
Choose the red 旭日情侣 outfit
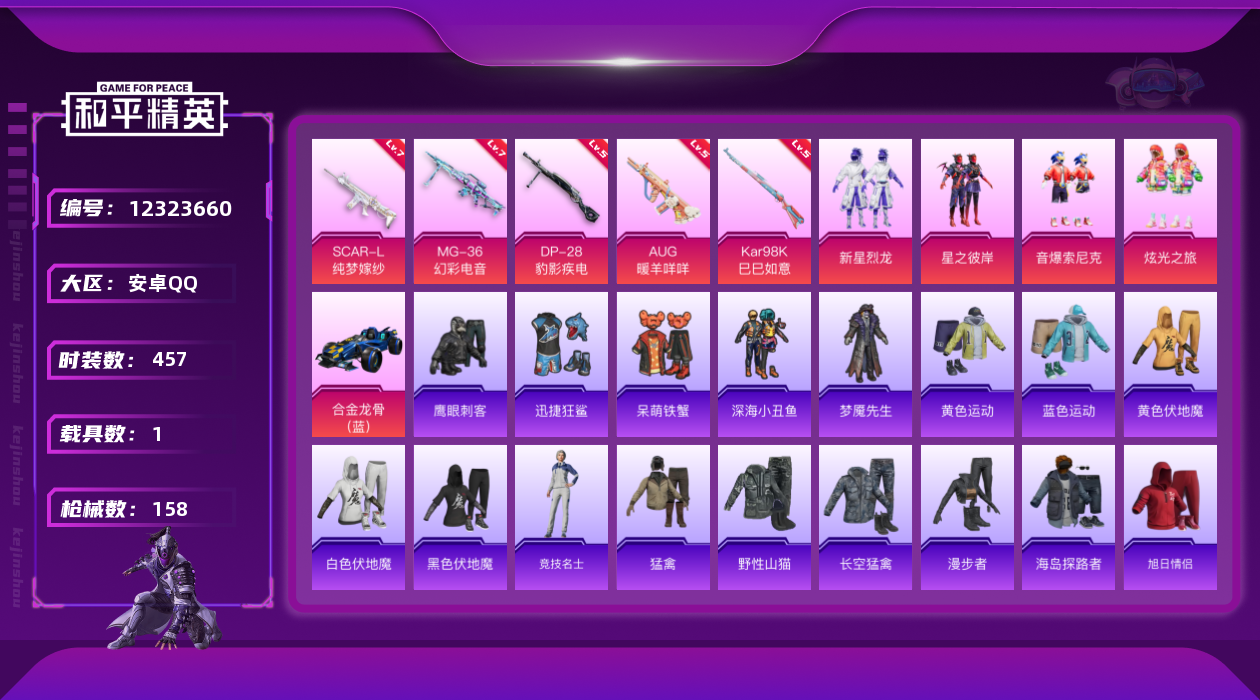[1170, 517]
